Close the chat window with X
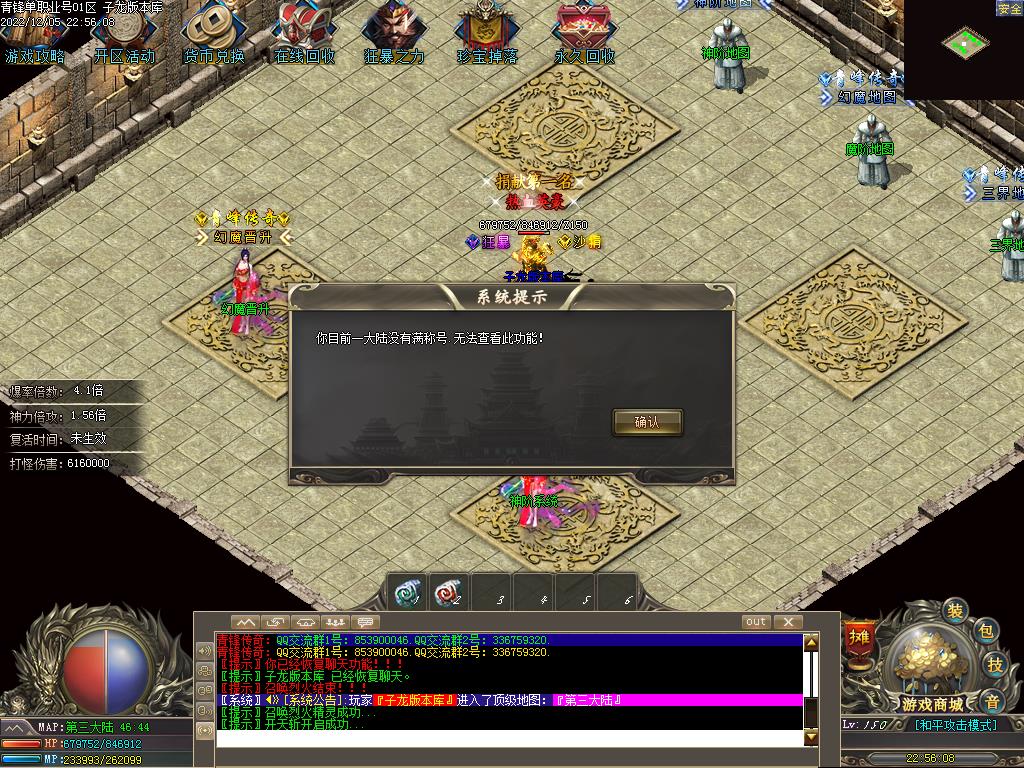The height and width of the screenshot is (768, 1024). tap(784, 622)
